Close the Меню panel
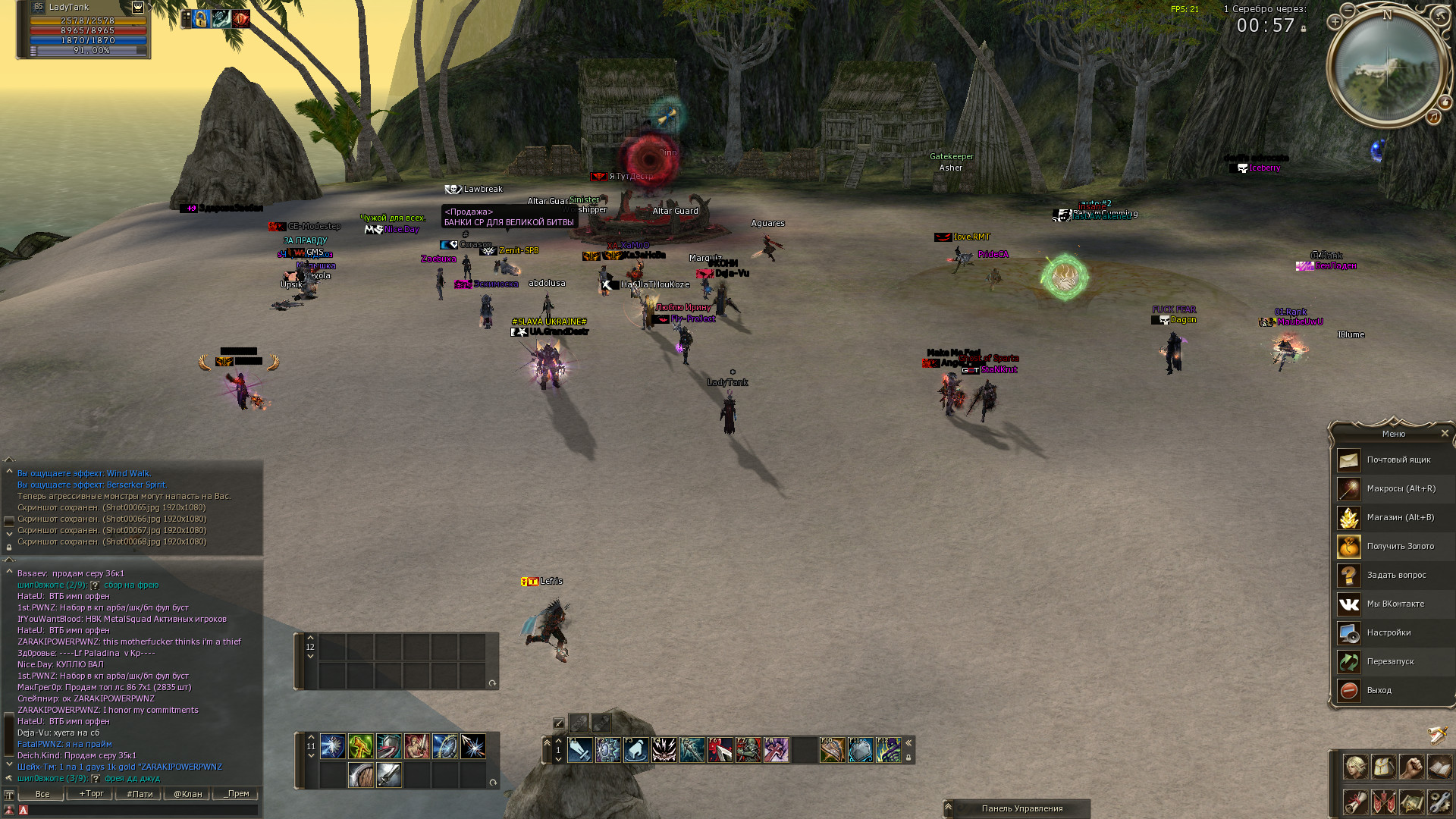Viewport: 1456px width, 819px height. pyautogui.click(x=1445, y=434)
